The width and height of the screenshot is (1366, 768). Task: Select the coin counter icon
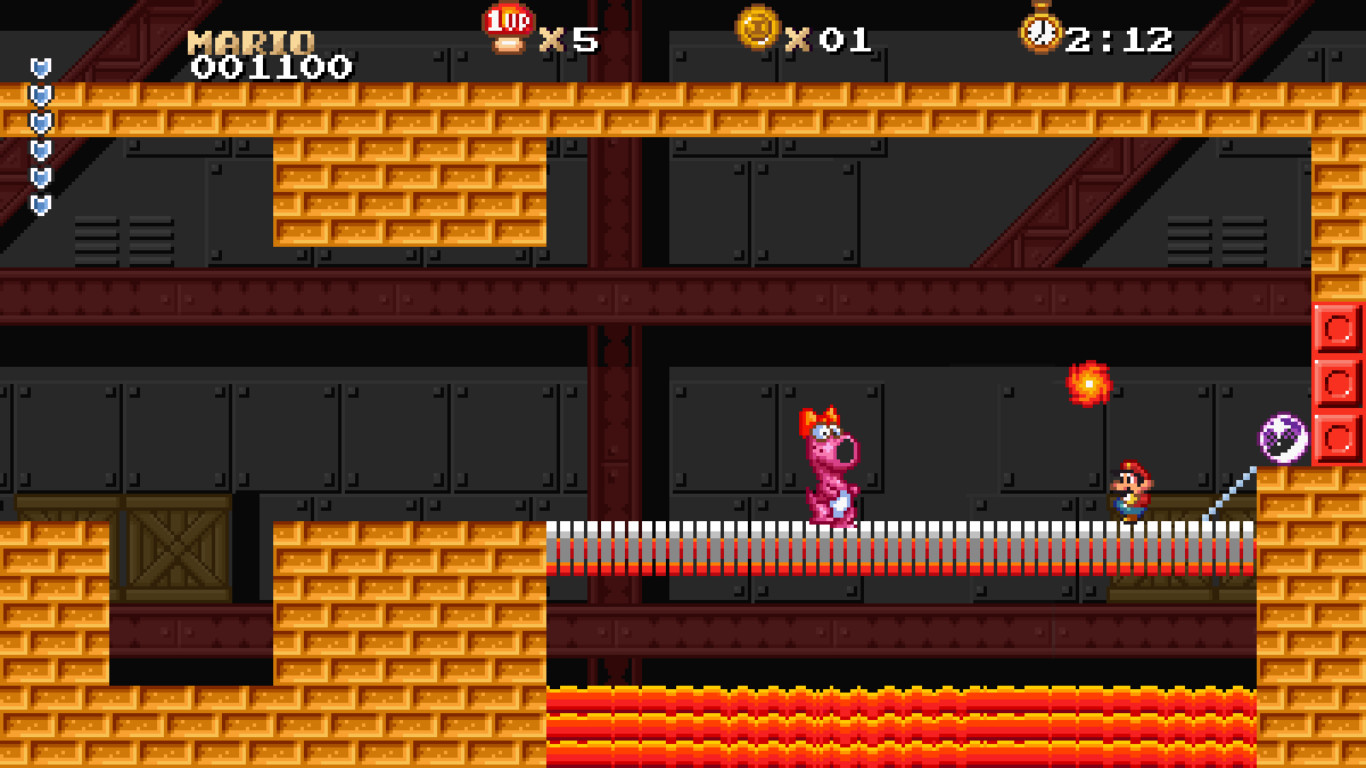coord(757,30)
